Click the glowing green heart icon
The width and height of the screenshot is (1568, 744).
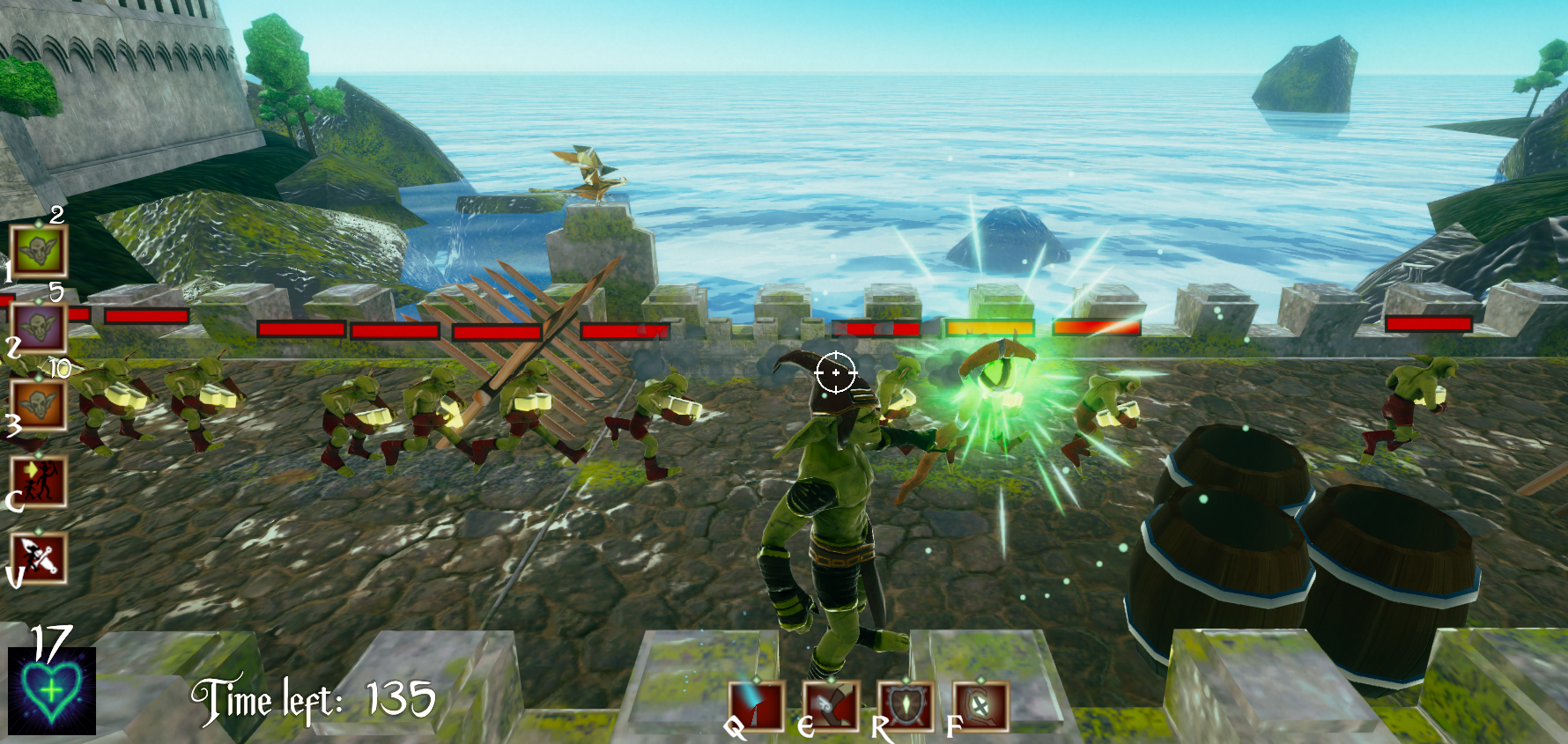[x=52, y=691]
